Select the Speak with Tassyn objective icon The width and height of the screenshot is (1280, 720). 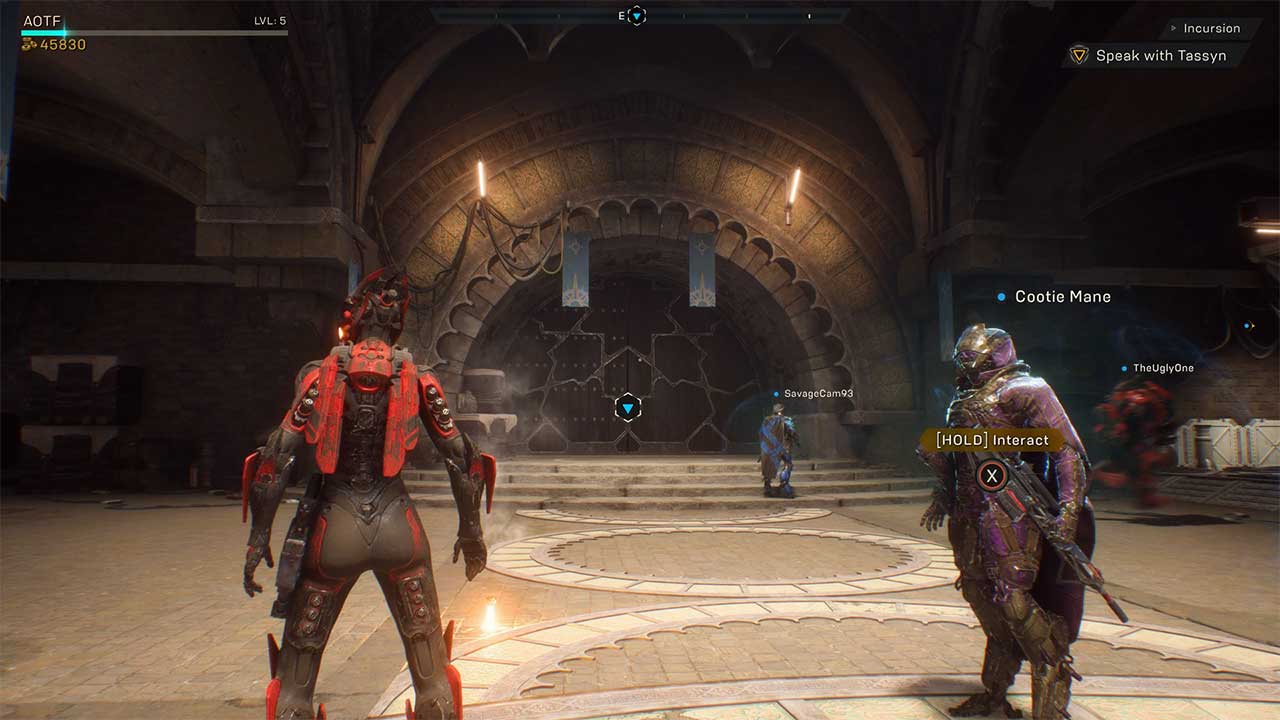1078,55
